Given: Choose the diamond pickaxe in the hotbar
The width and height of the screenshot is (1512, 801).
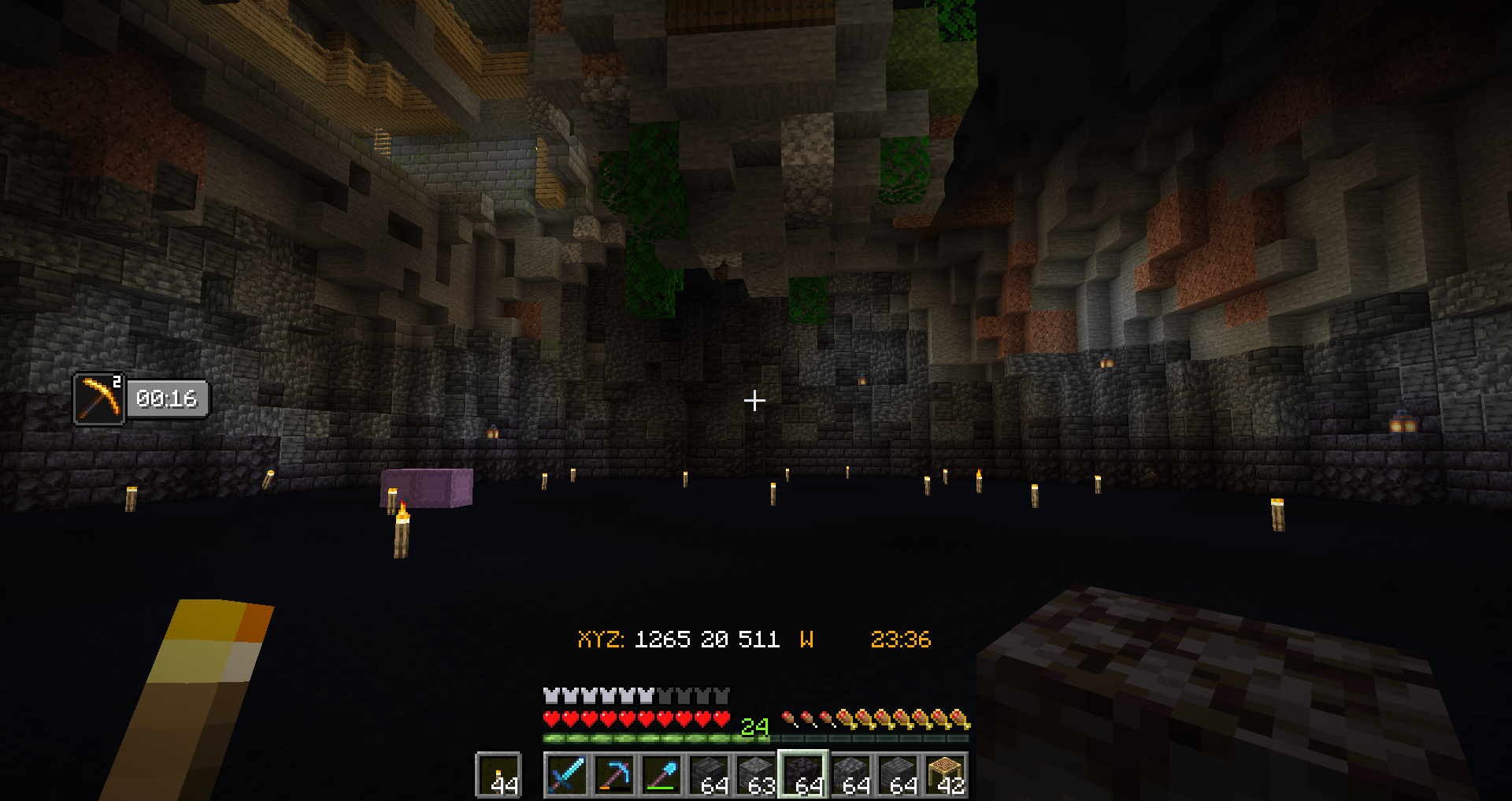Looking at the screenshot, I should [613, 775].
